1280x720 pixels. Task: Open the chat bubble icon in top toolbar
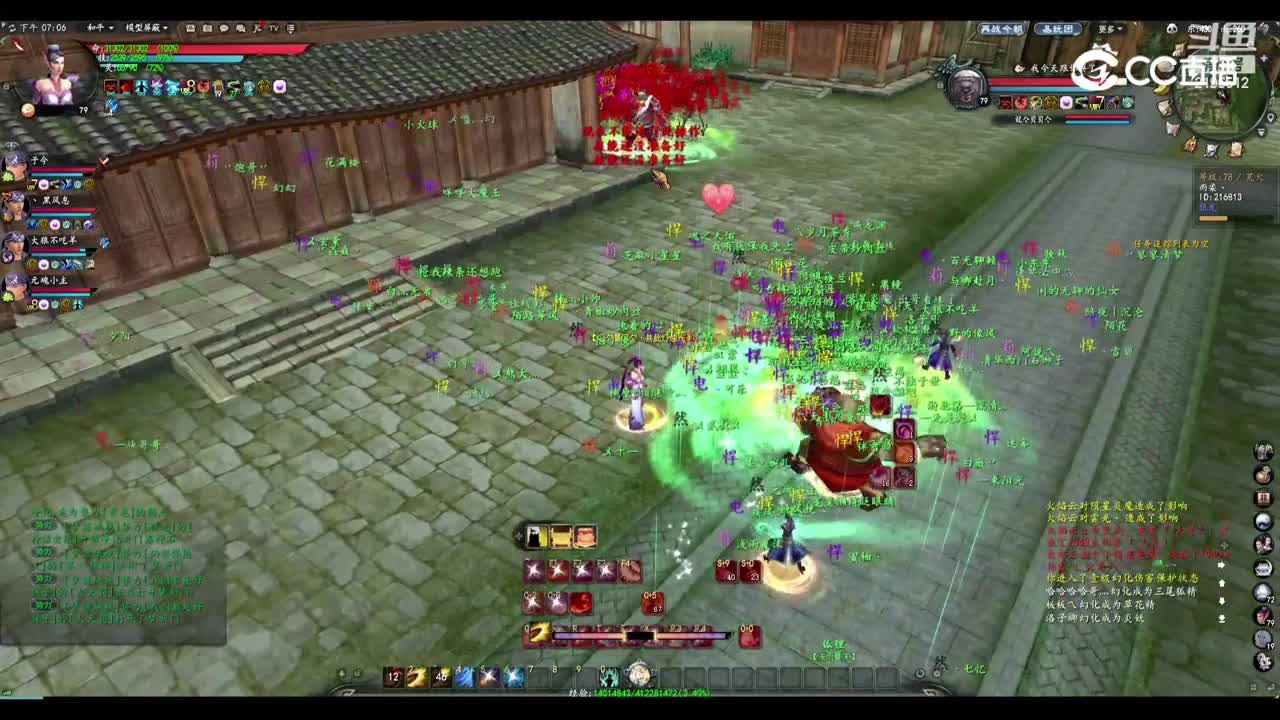(x=225, y=28)
